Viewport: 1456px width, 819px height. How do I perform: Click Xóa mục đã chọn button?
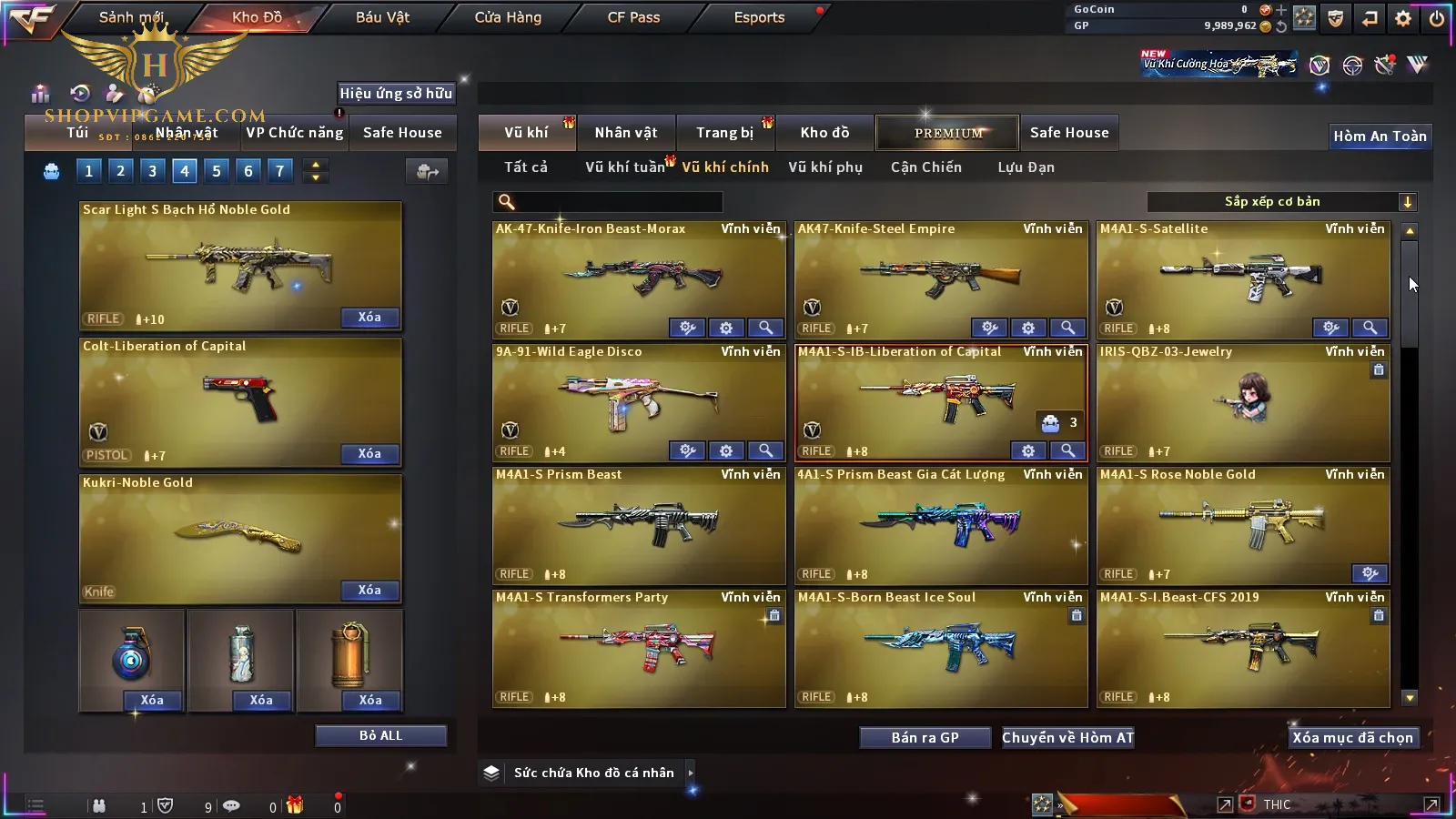1352,738
